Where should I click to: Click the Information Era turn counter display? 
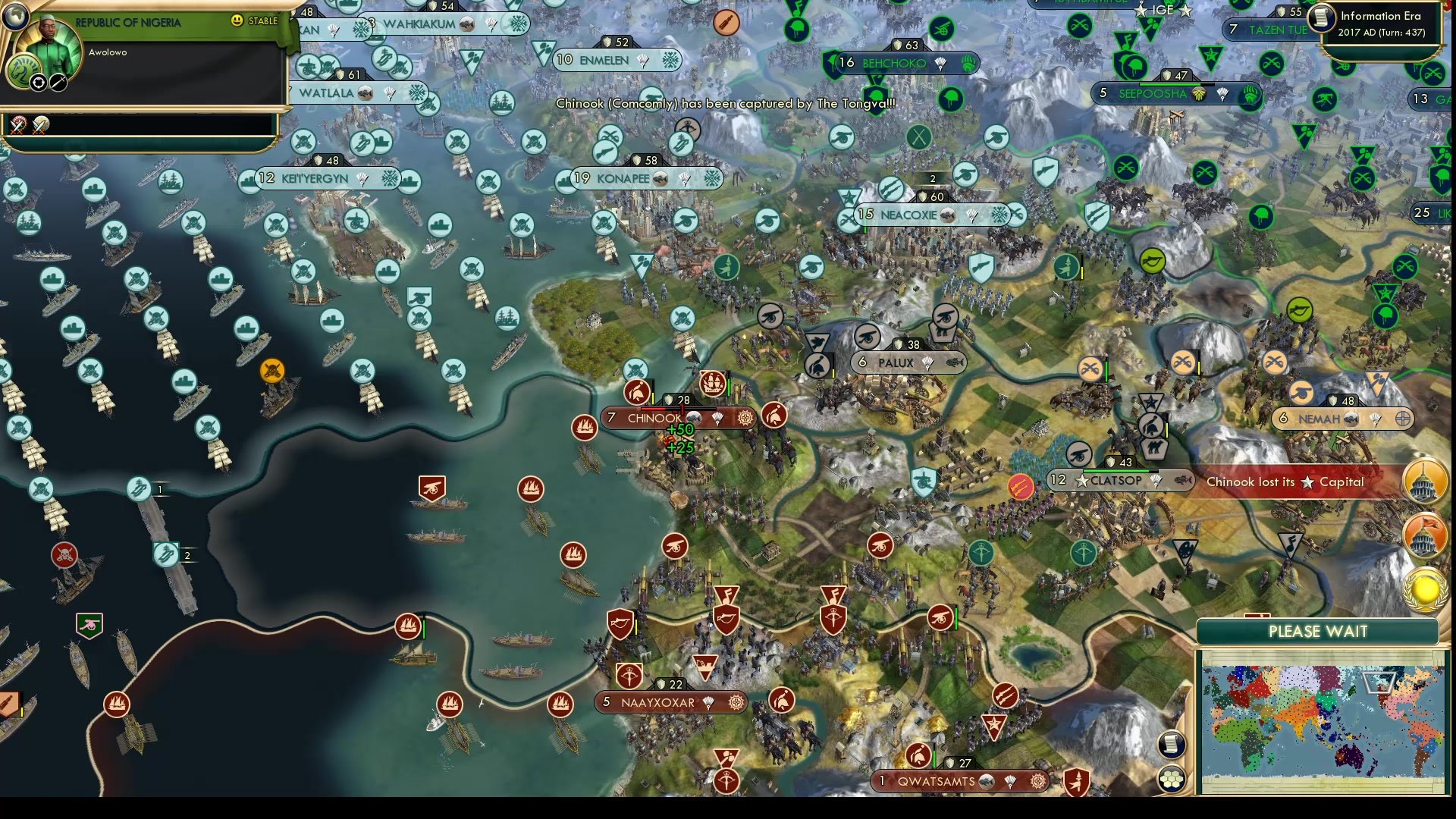coord(1382,23)
